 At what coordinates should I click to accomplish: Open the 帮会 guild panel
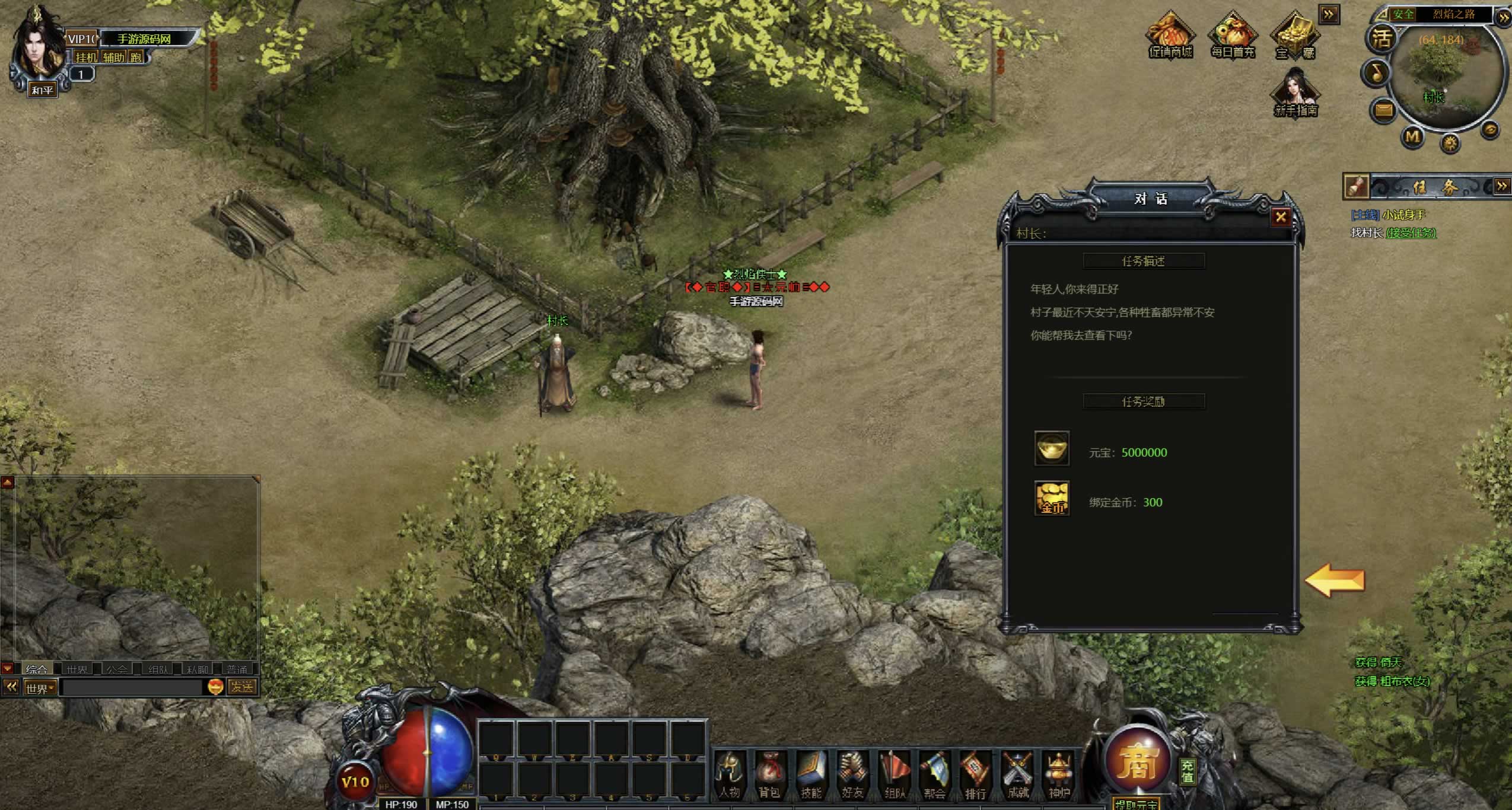tap(934, 774)
